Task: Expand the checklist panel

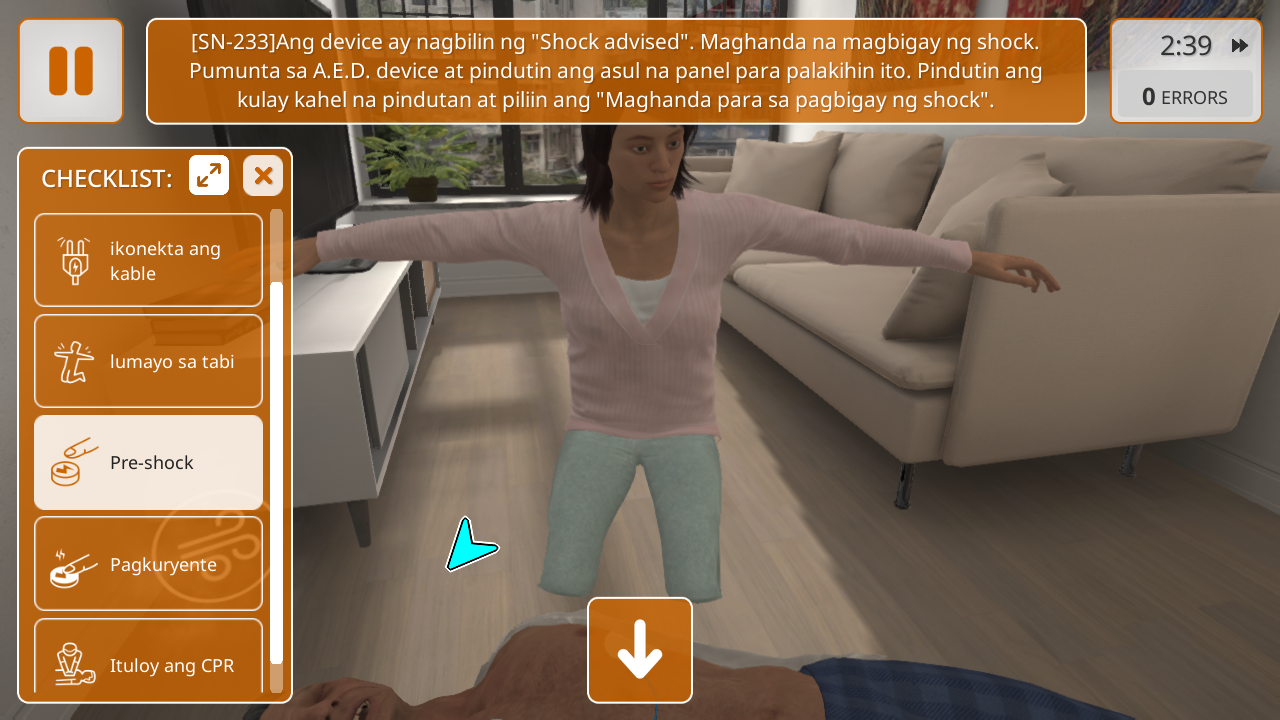Action: point(209,176)
